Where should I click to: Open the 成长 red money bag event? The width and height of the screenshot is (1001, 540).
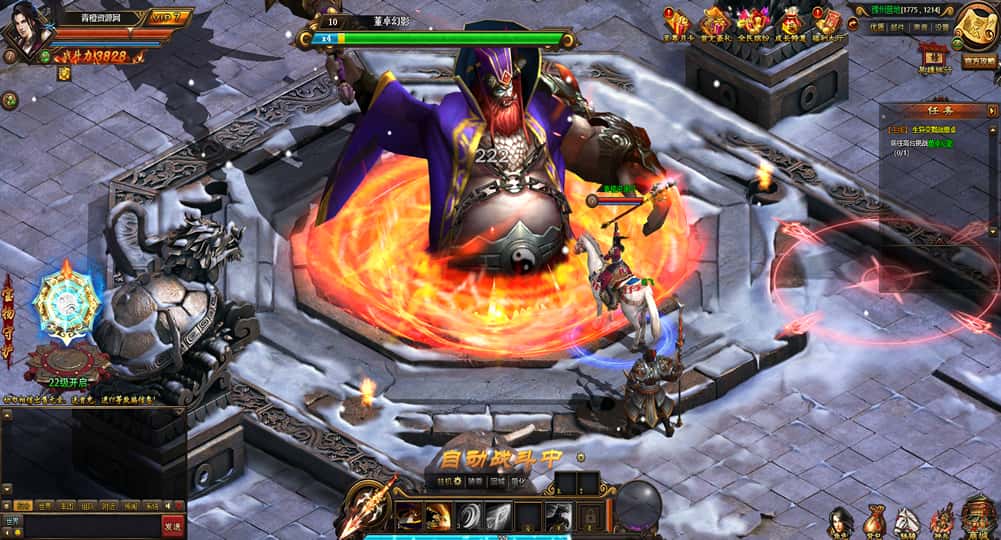[x=790, y=21]
